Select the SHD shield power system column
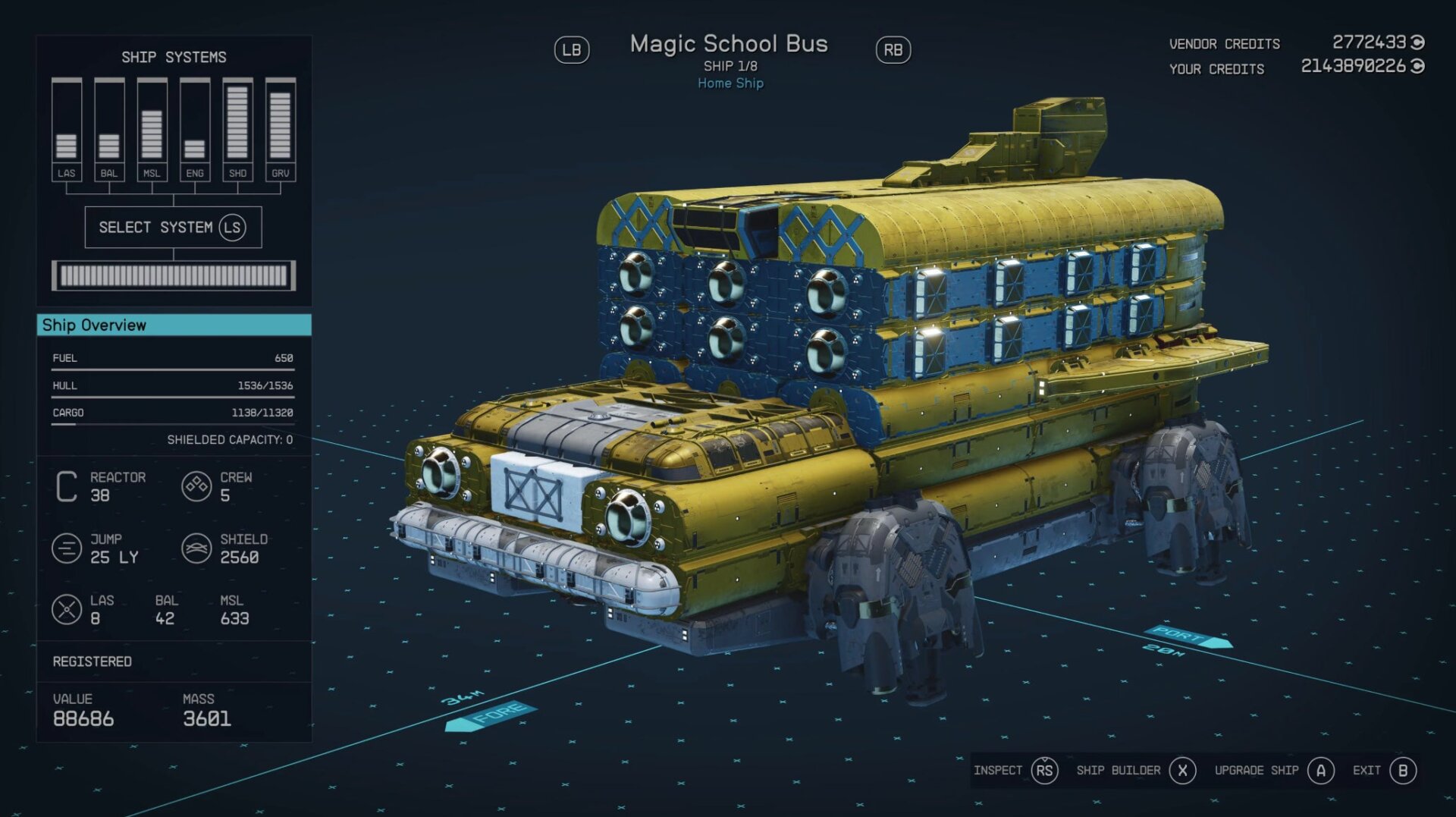The width and height of the screenshot is (1456, 817). tap(237, 130)
